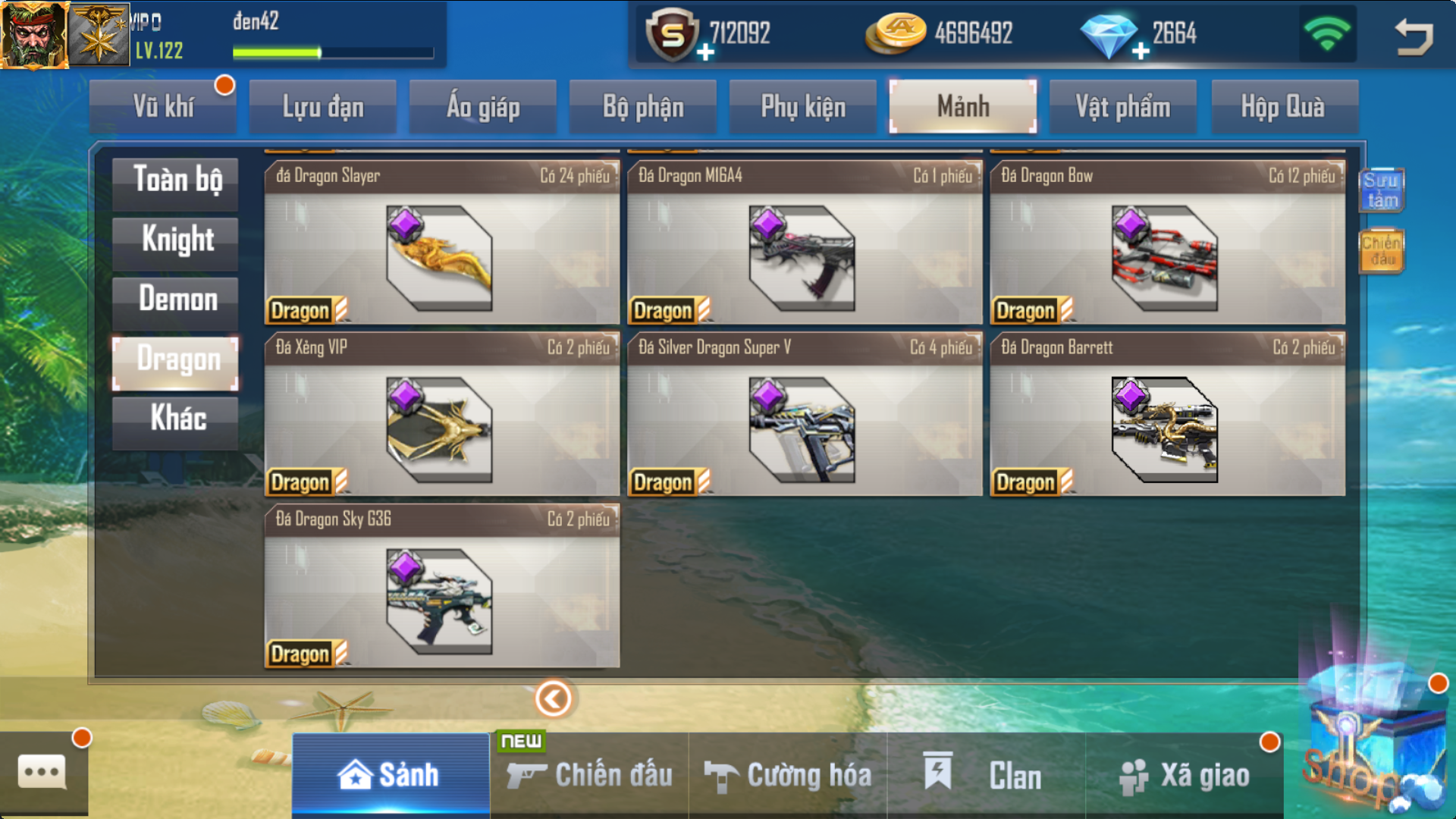Open the Chiến đấu battle menu

pos(590,775)
